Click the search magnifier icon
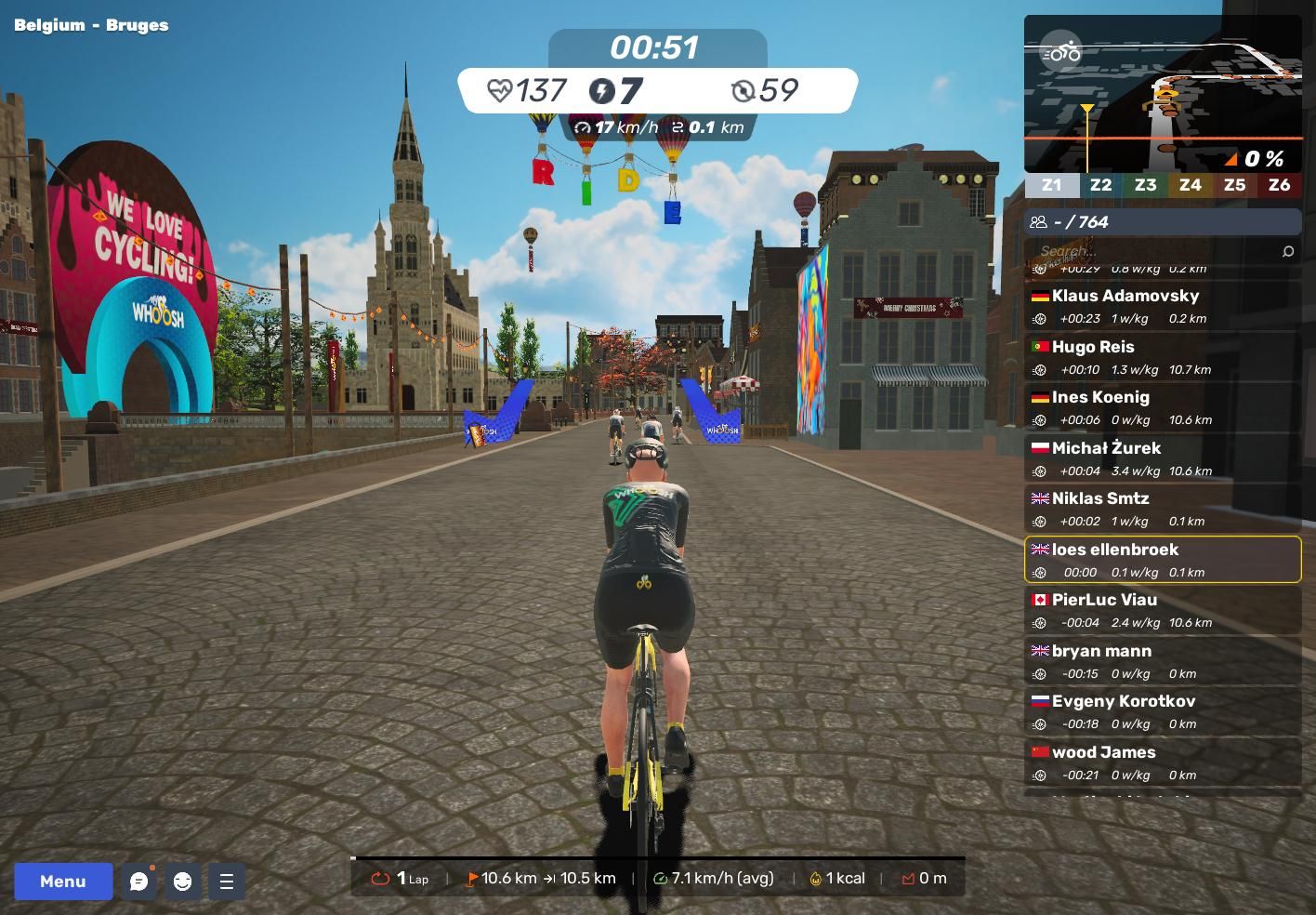Image resolution: width=1316 pixels, height=915 pixels. click(1287, 251)
